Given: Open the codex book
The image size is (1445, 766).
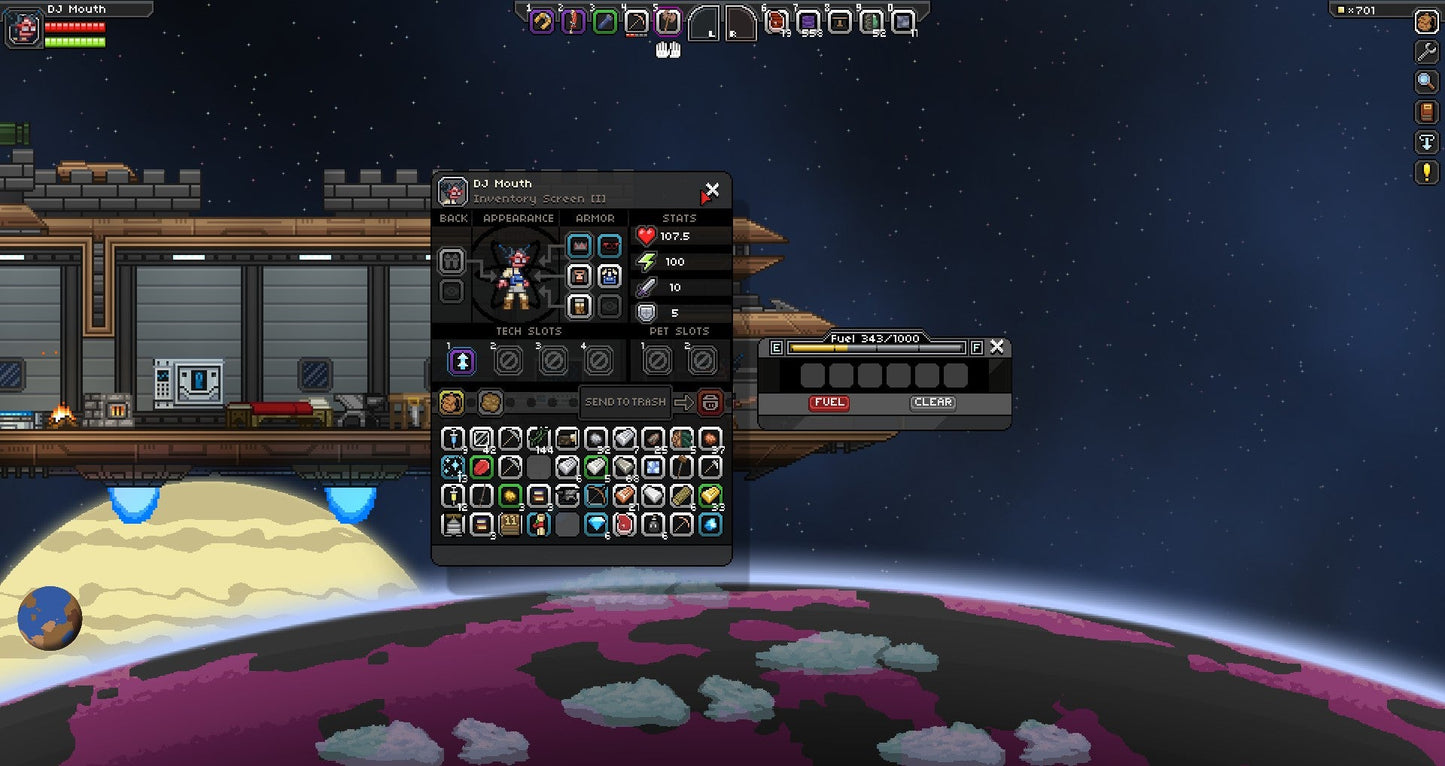Looking at the screenshot, I should [x=1426, y=112].
